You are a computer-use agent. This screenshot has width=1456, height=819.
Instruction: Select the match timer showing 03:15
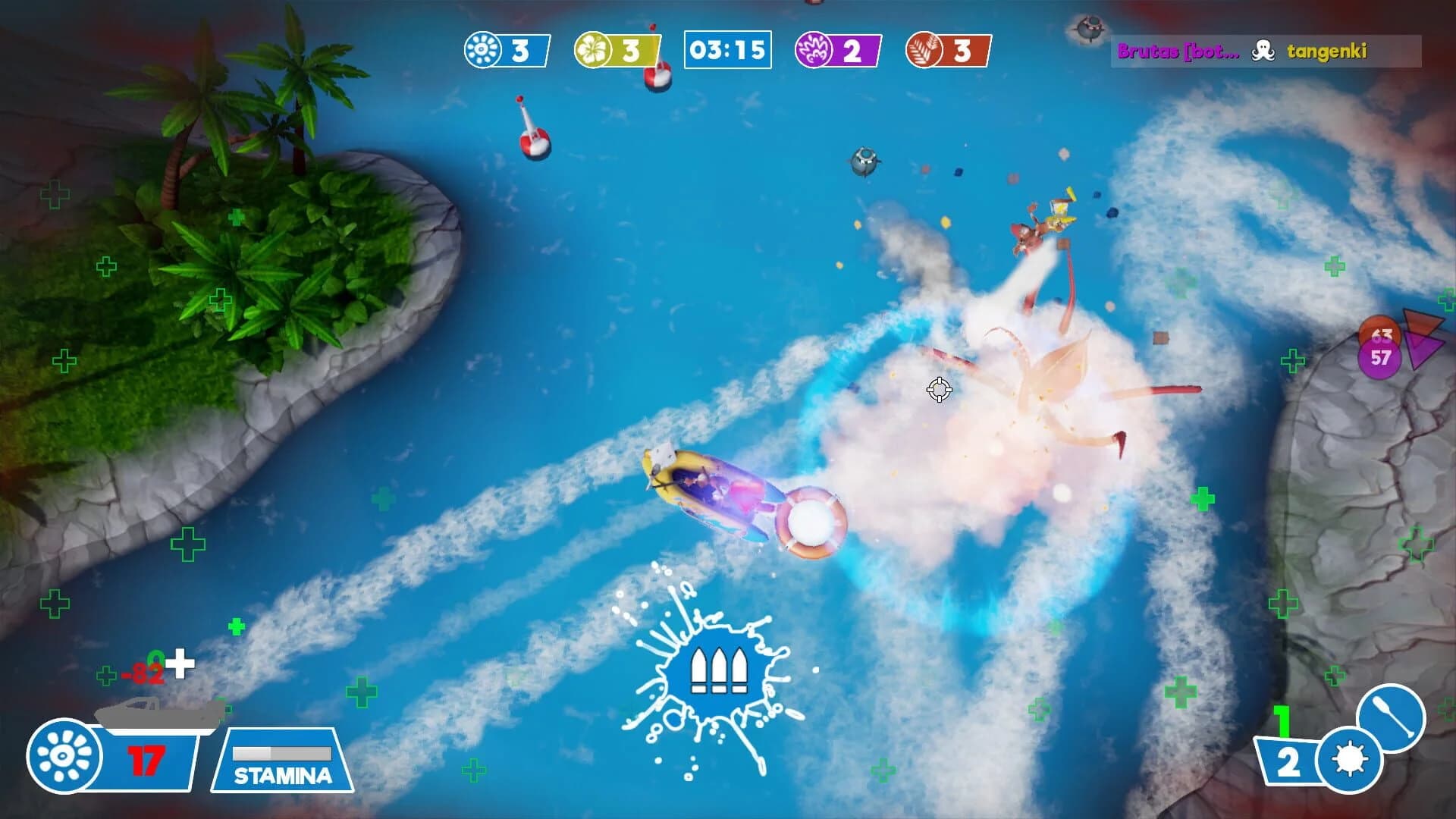click(728, 50)
